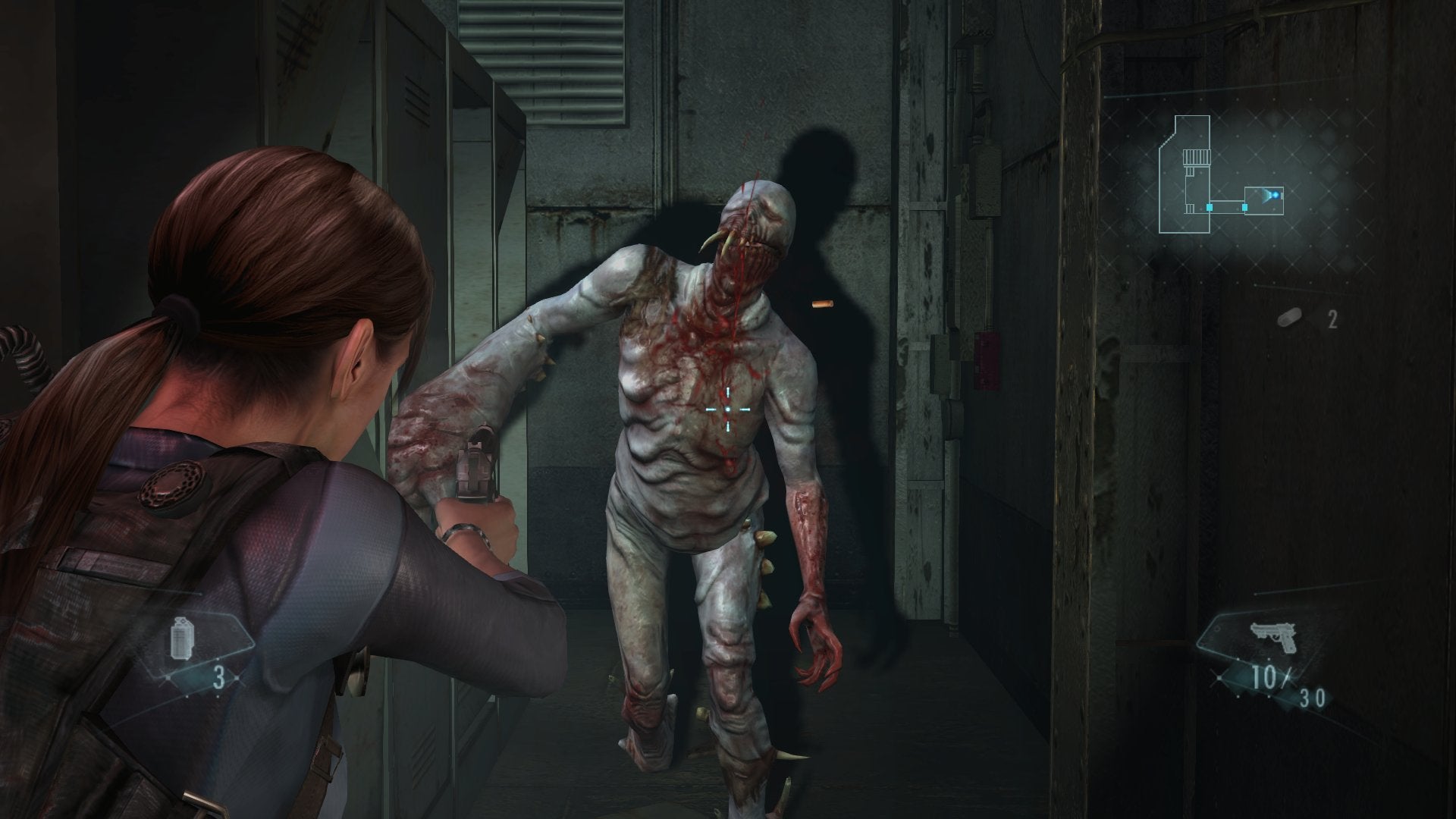Click the aiming crosshair reticle on the enemy

[x=728, y=409]
